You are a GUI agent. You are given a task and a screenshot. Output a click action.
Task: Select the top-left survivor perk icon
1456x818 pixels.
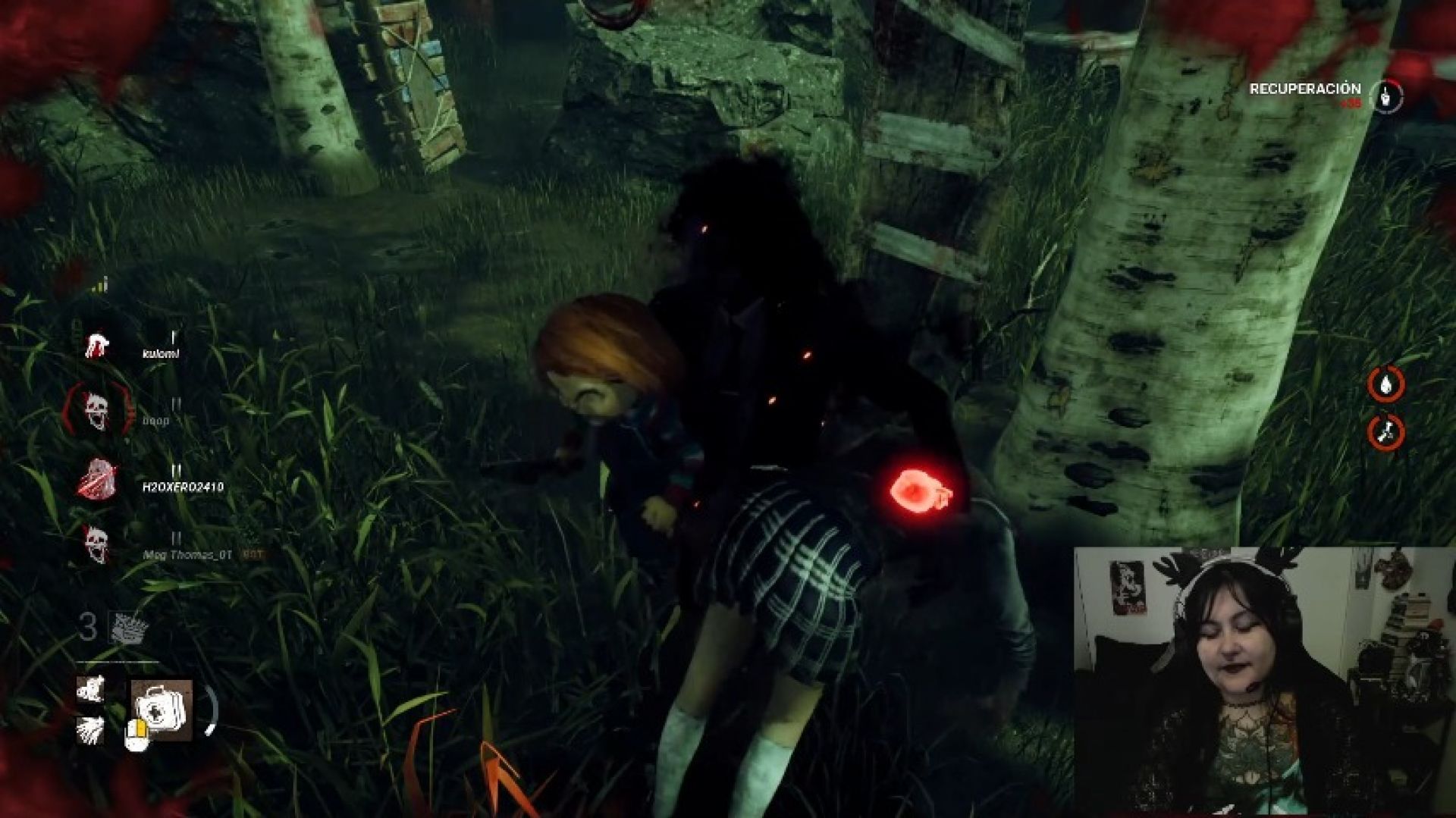(x=91, y=688)
